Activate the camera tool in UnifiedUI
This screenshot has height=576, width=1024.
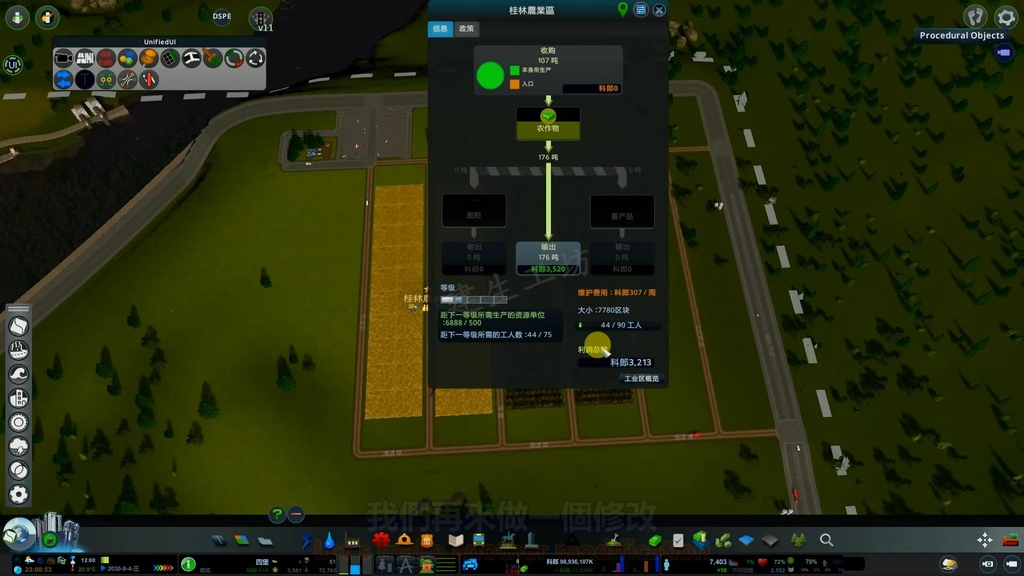tap(64, 59)
